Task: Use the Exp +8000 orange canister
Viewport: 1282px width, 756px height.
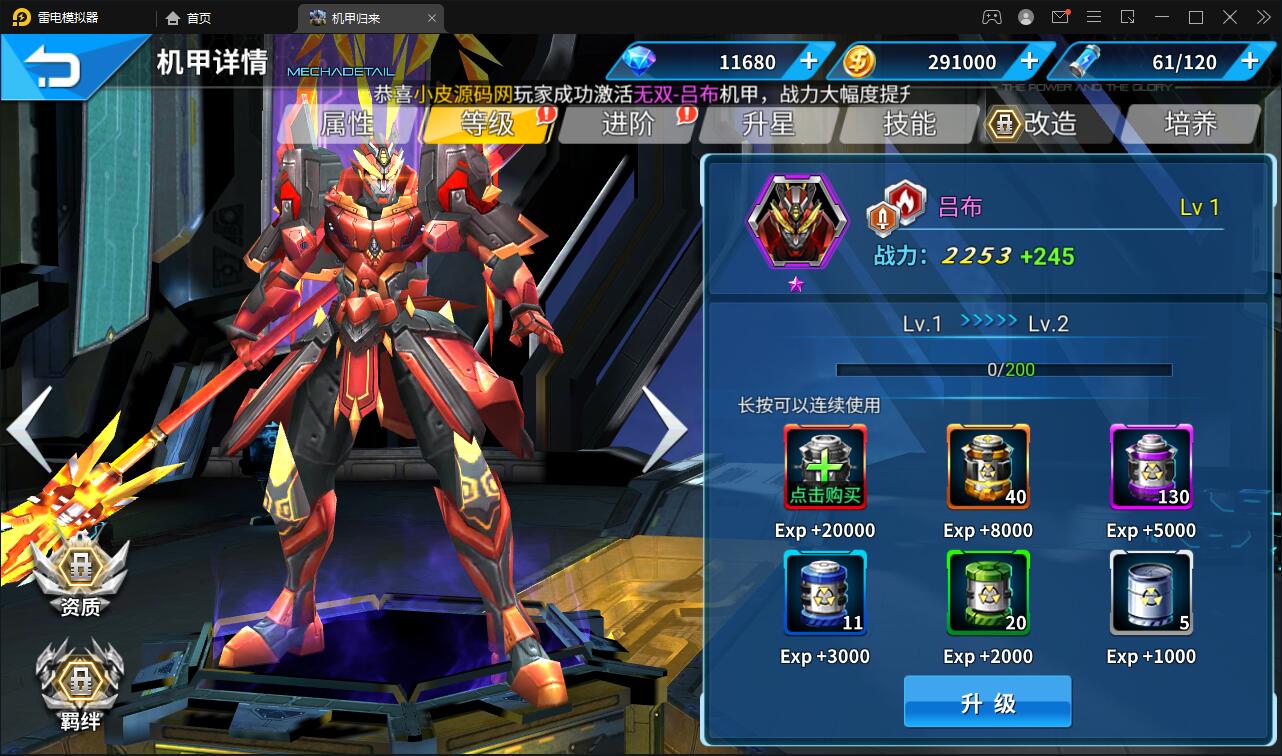Action: [x=988, y=466]
